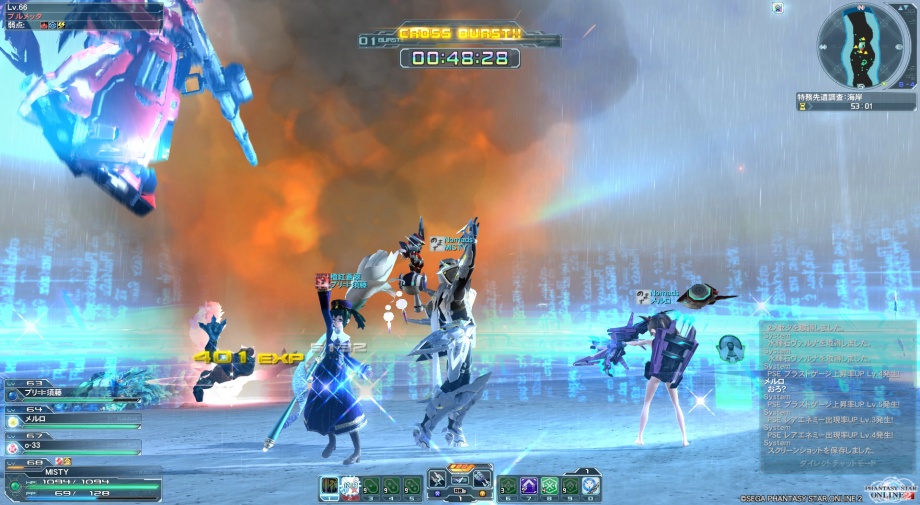Select the left weapon action icon
The image size is (920, 505).
[438, 478]
